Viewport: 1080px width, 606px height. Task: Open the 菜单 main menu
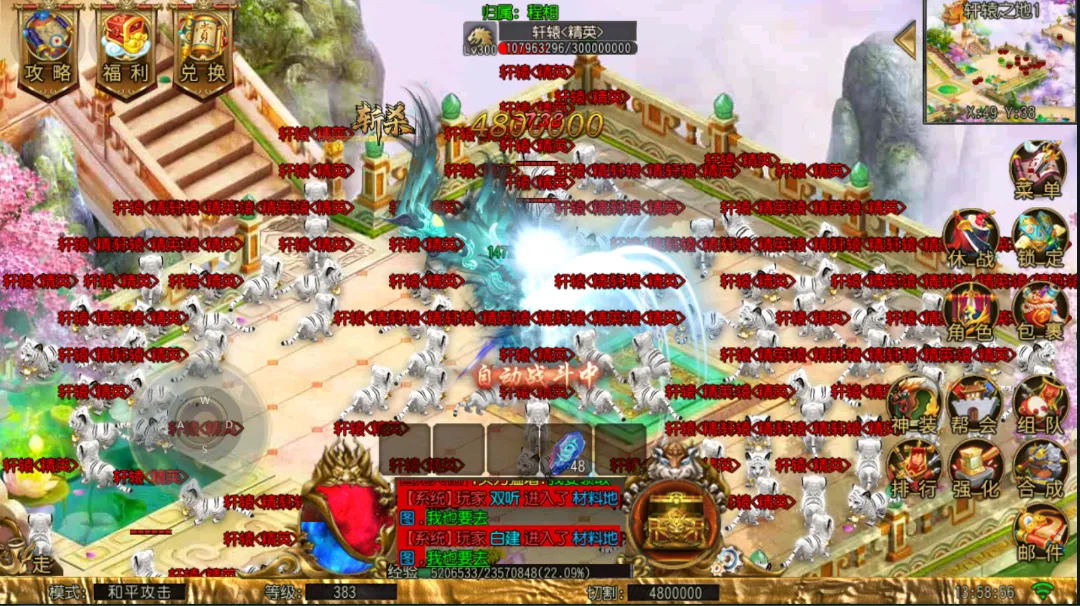[x=1037, y=168]
